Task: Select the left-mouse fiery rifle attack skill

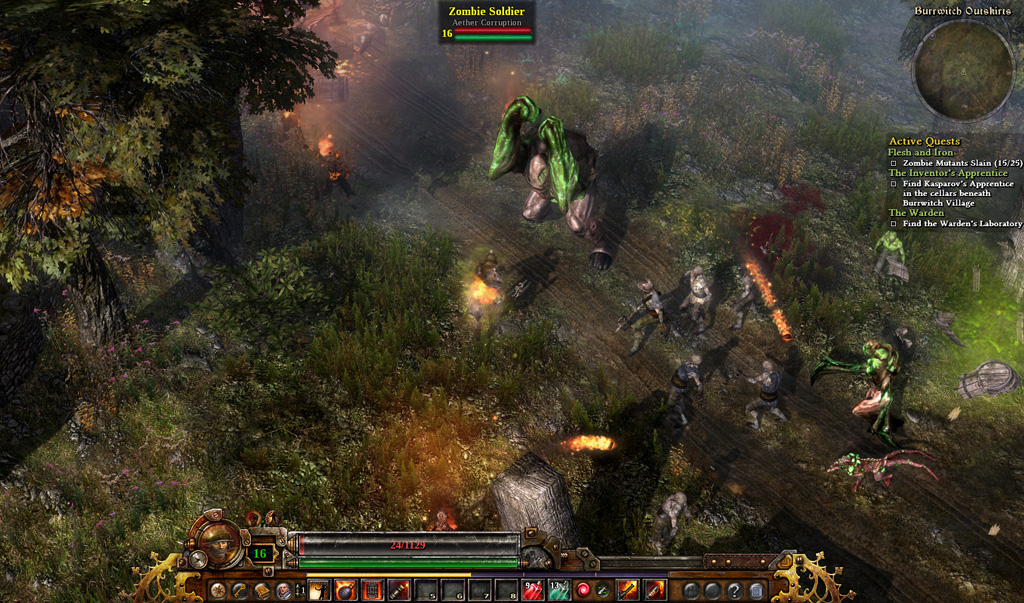Action: click(x=628, y=590)
